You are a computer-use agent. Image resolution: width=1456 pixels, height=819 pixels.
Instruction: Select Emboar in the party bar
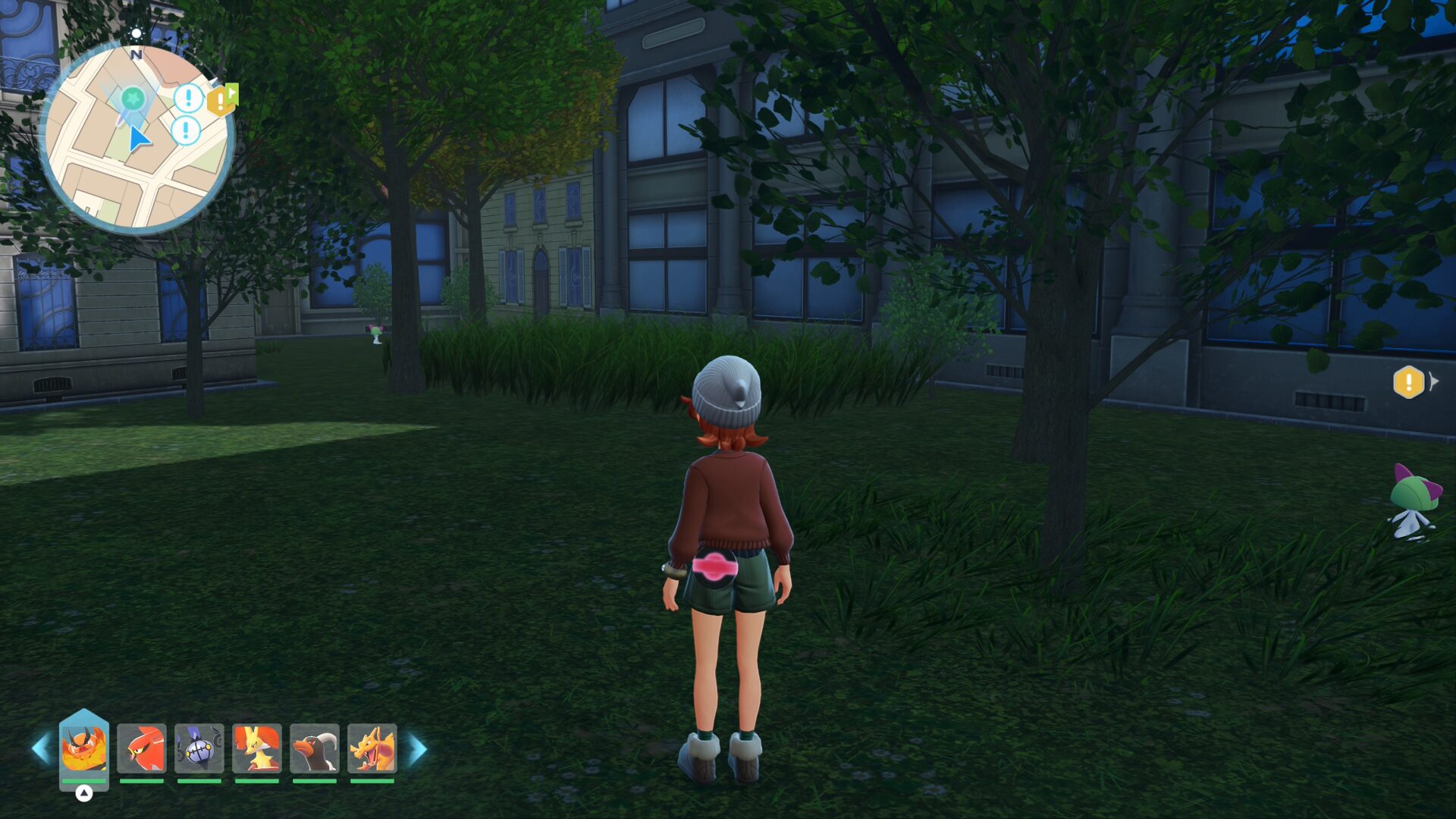(x=84, y=748)
